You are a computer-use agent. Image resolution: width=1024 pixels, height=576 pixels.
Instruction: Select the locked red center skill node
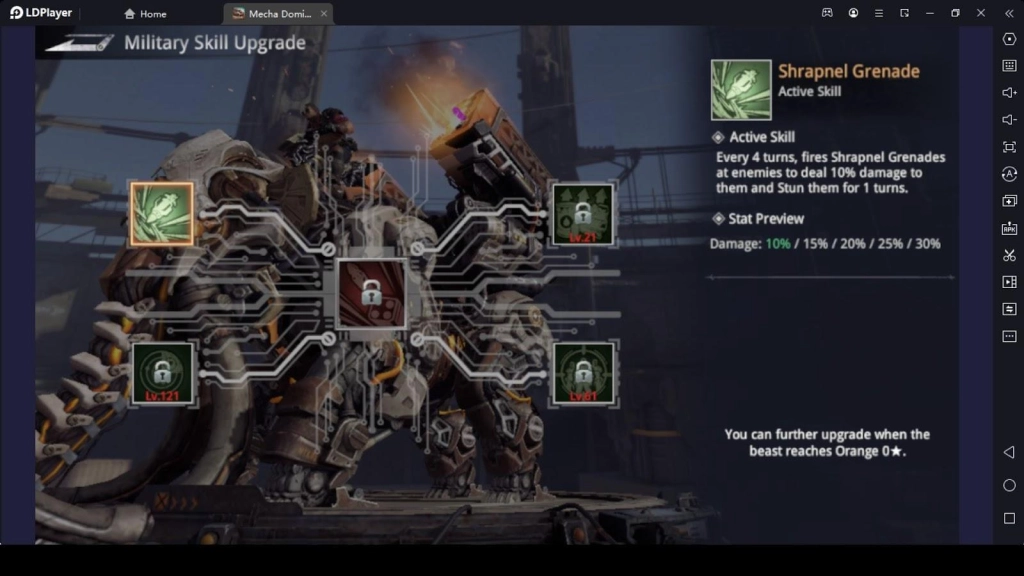(371, 293)
